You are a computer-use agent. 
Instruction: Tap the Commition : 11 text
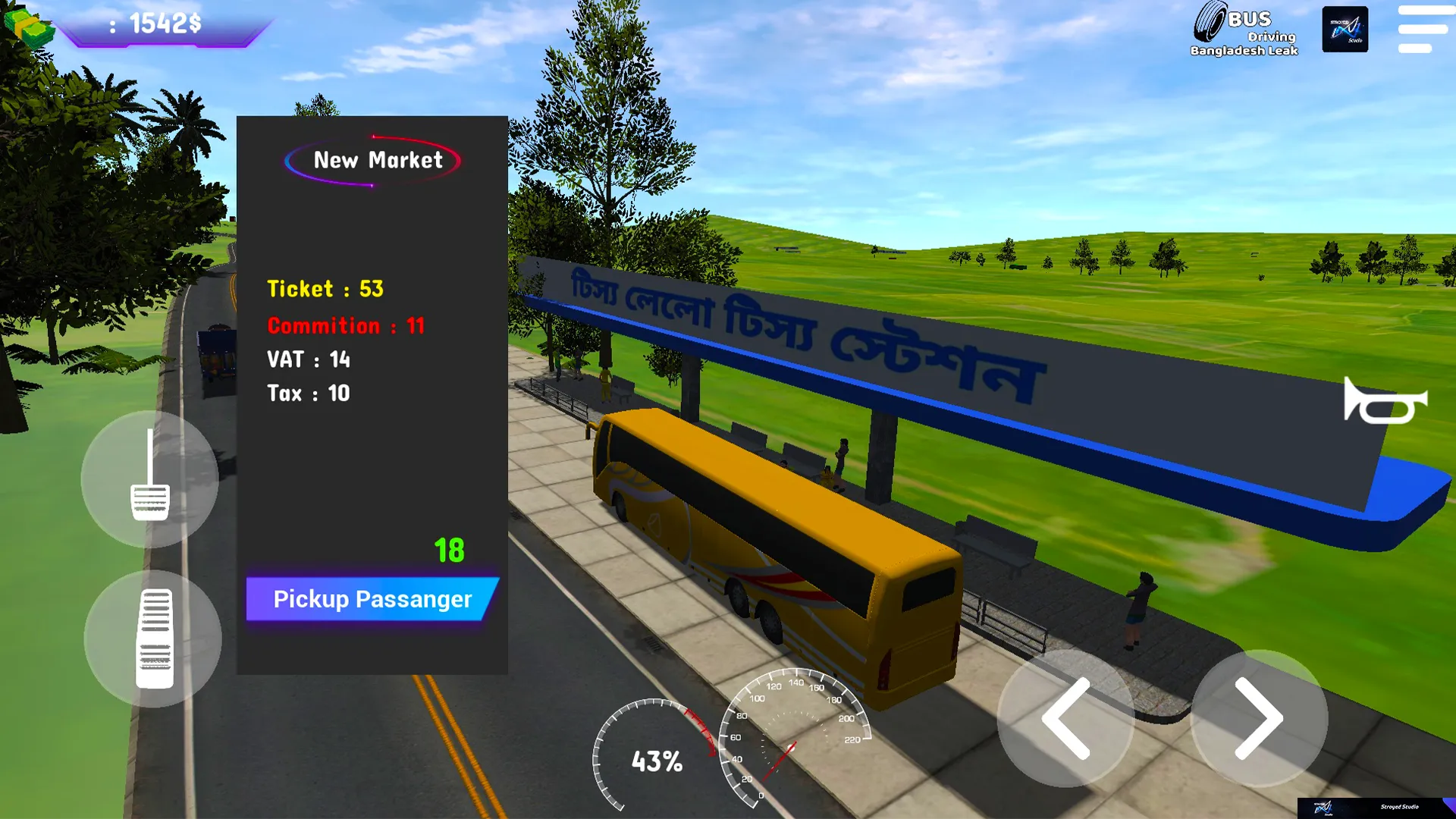(x=347, y=325)
